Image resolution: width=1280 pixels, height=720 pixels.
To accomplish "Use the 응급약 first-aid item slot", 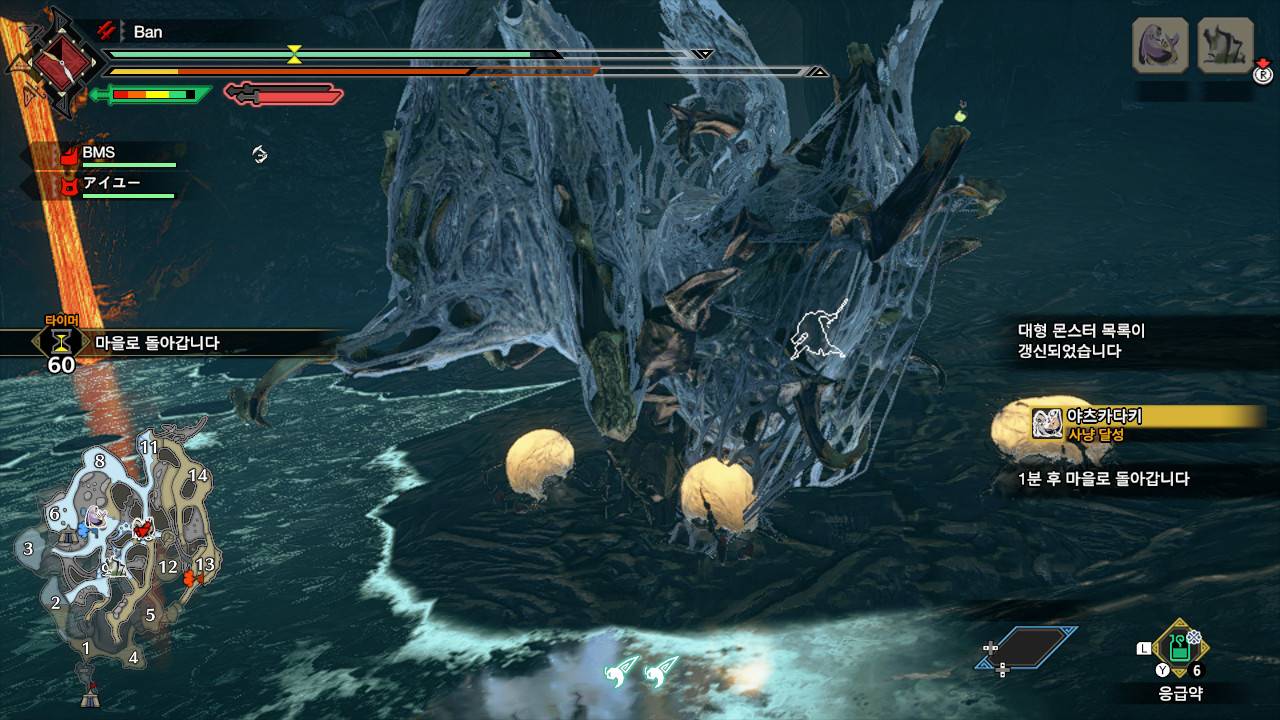I will [x=1180, y=648].
